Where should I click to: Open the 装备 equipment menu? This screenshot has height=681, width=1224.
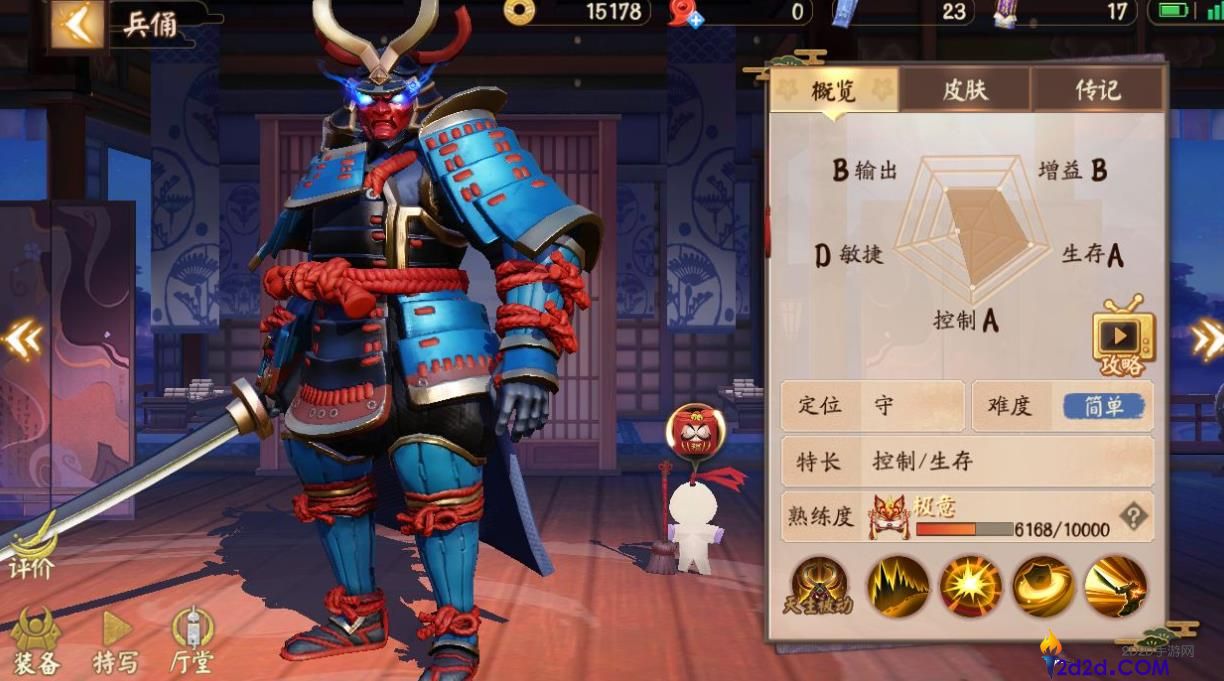coord(36,641)
